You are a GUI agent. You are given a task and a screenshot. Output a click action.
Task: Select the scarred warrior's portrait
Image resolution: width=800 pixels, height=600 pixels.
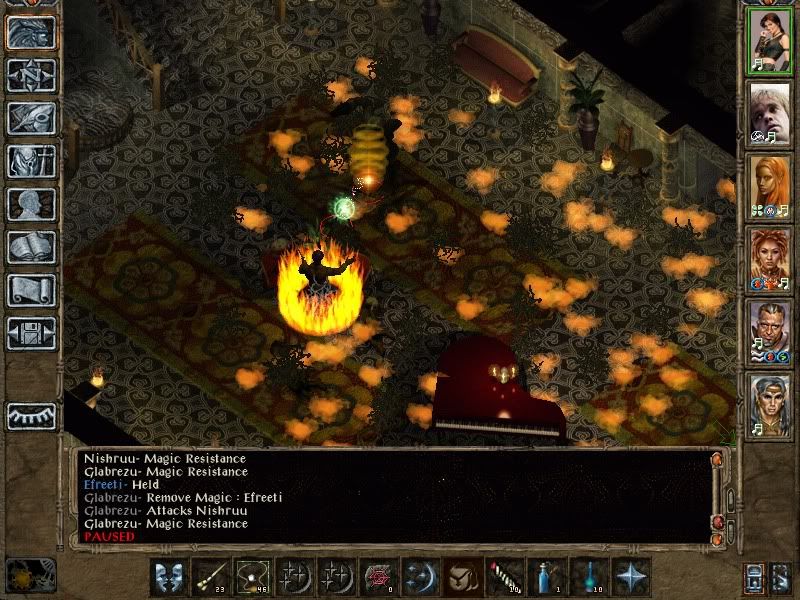point(769,332)
